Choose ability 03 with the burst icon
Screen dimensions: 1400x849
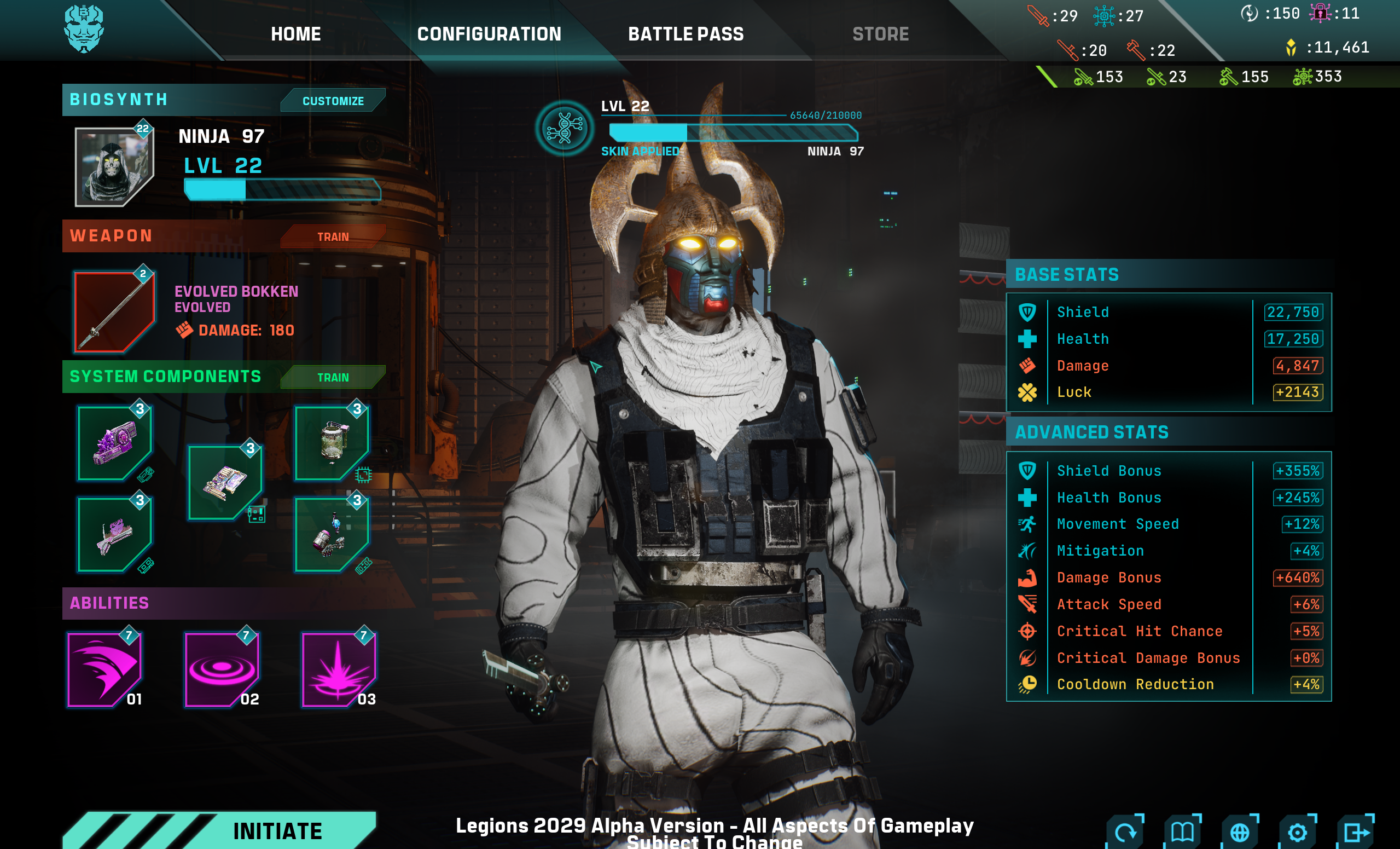[x=339, y=669]
